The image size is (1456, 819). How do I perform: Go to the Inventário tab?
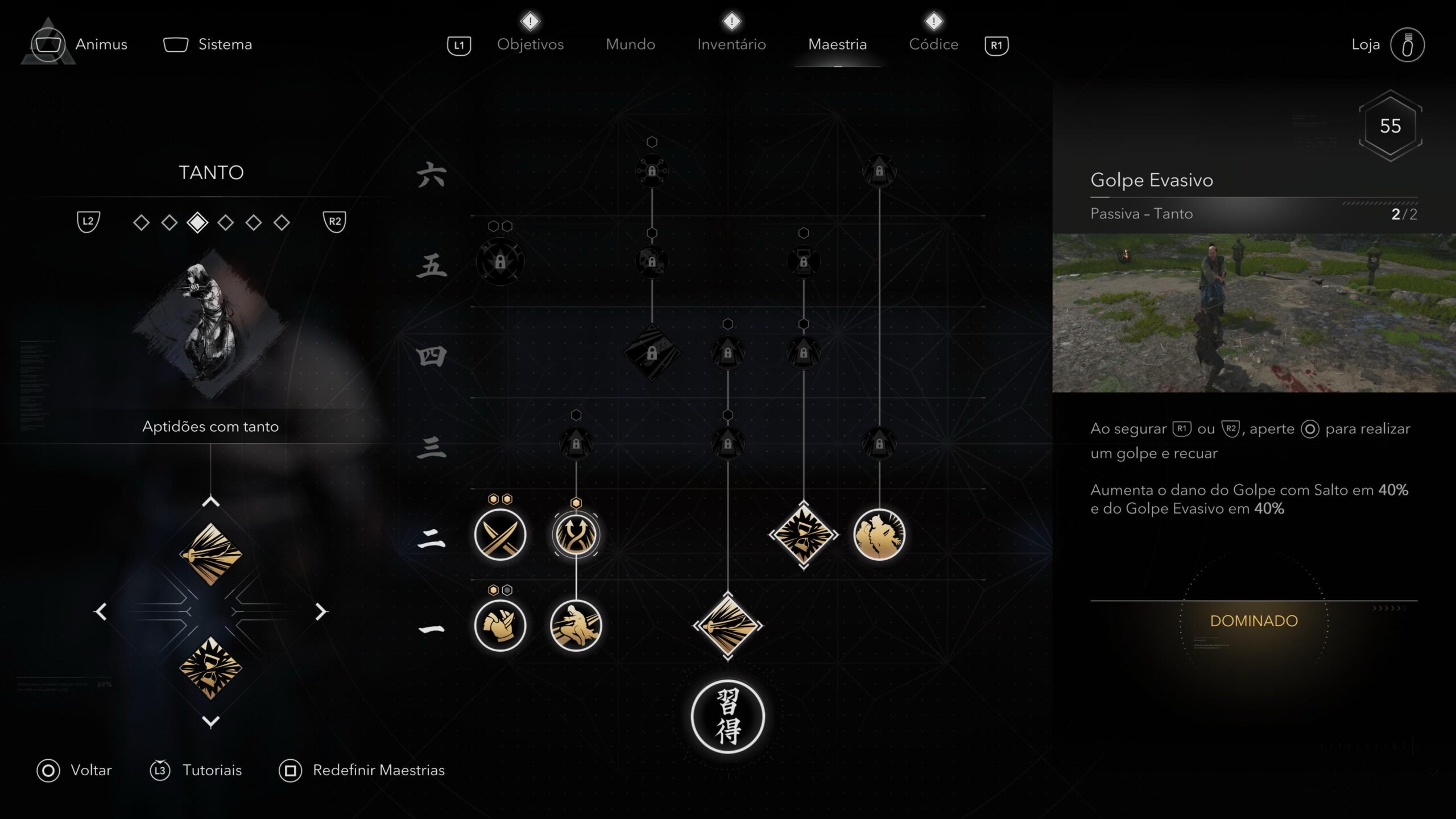731,44
